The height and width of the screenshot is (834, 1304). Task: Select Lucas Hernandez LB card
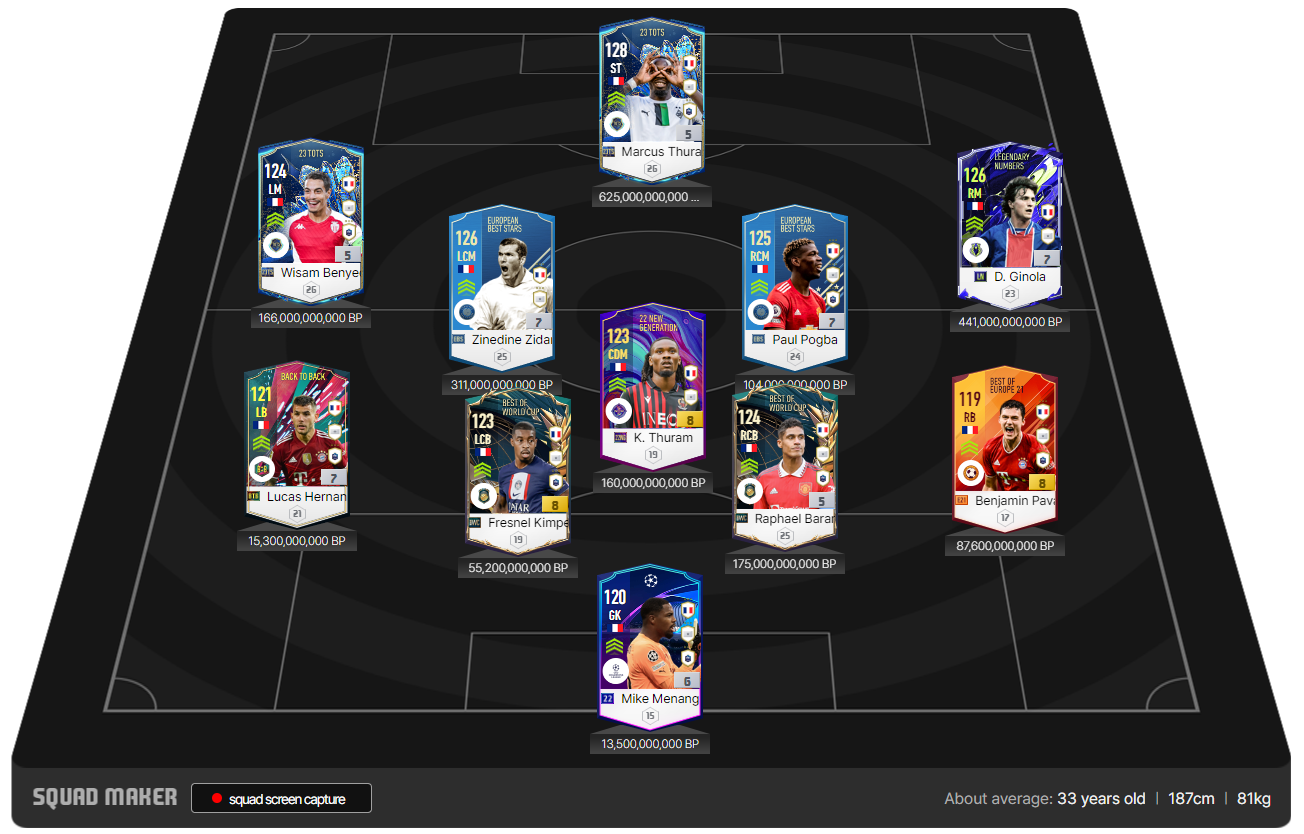point(296,442)
